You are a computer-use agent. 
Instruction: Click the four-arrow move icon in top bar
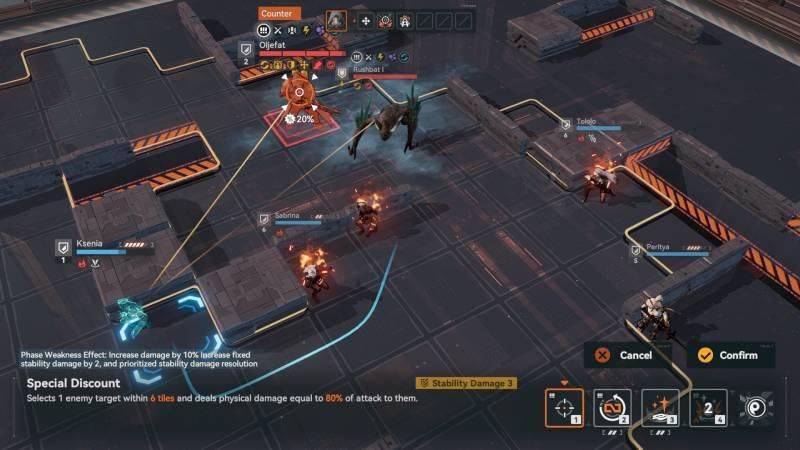(365, 20)
